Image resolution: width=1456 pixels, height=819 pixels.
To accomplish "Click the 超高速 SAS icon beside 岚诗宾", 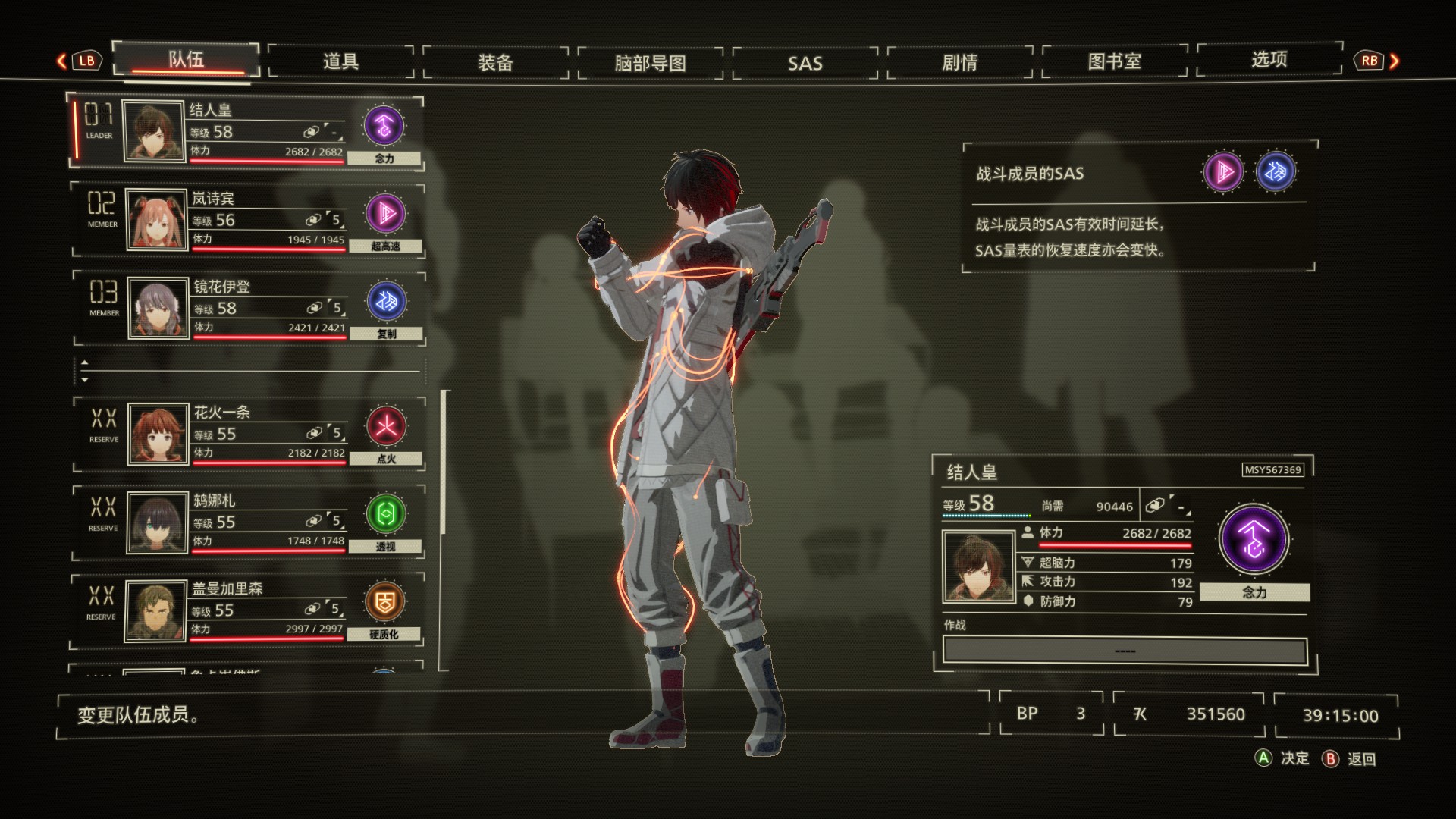I will coord(385,213).
